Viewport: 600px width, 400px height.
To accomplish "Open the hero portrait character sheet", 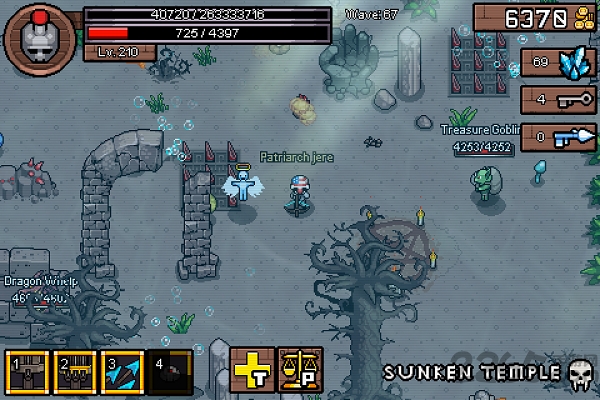I will 38,39.
